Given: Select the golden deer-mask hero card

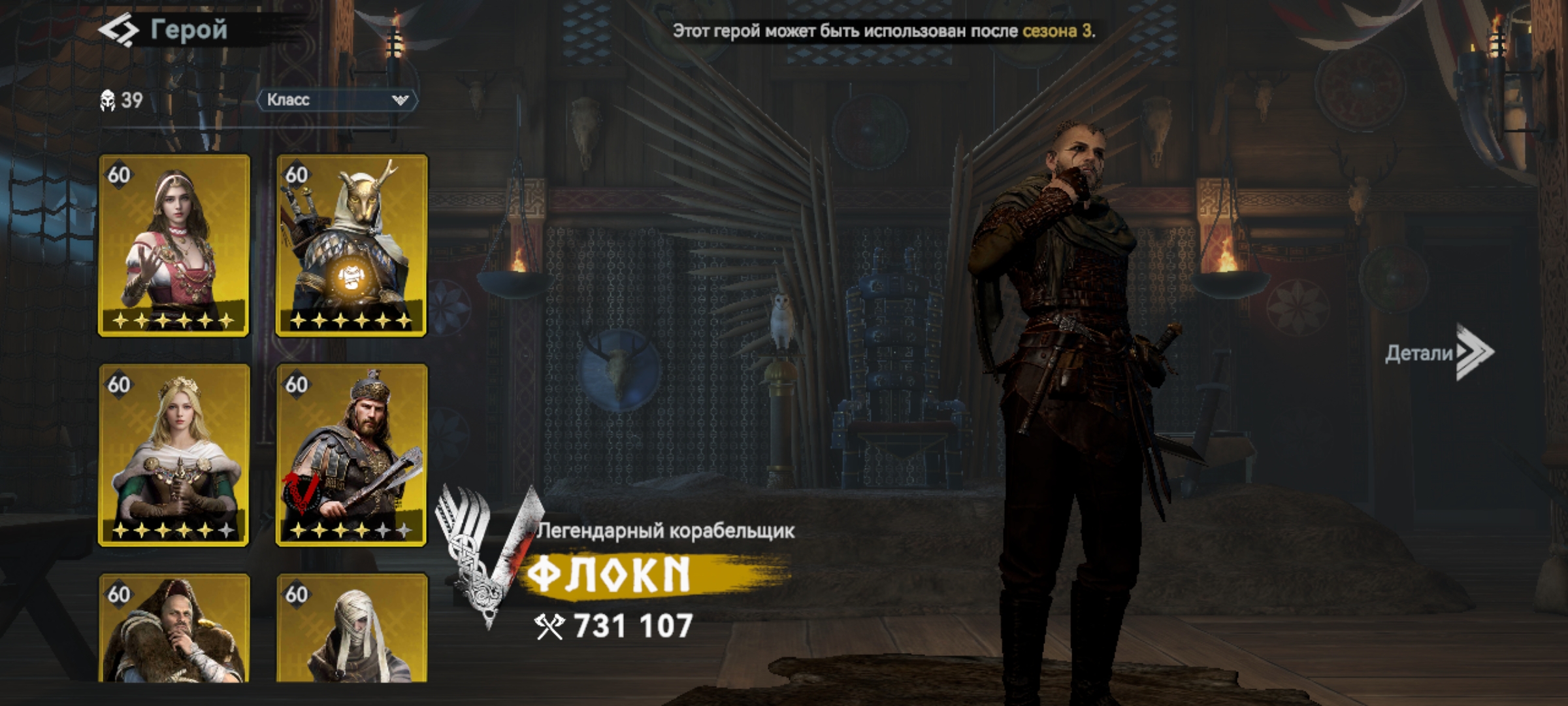Looking at the screenshot, I should tap(351, 245).
